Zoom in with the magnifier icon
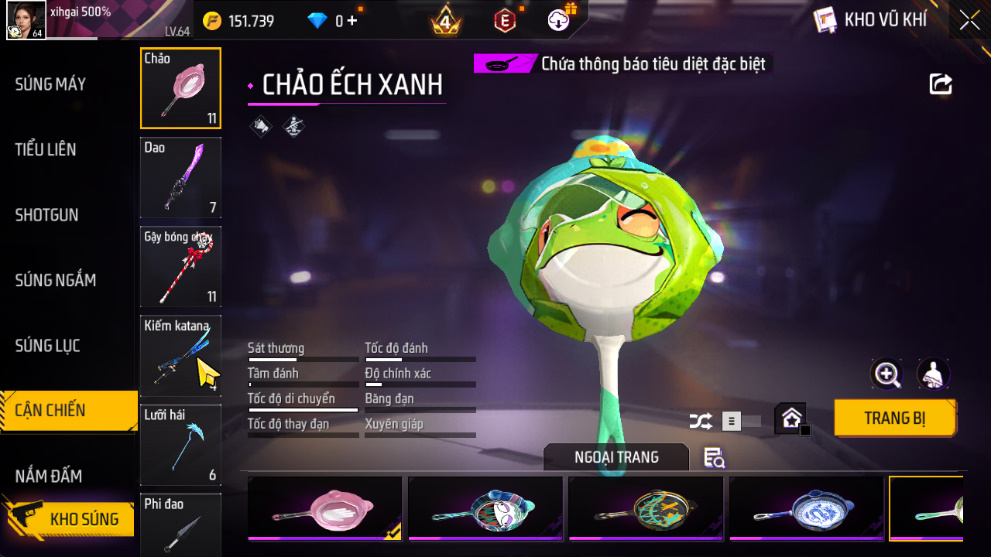The width and height of the screenshot is (991, 557). point(887,374)
